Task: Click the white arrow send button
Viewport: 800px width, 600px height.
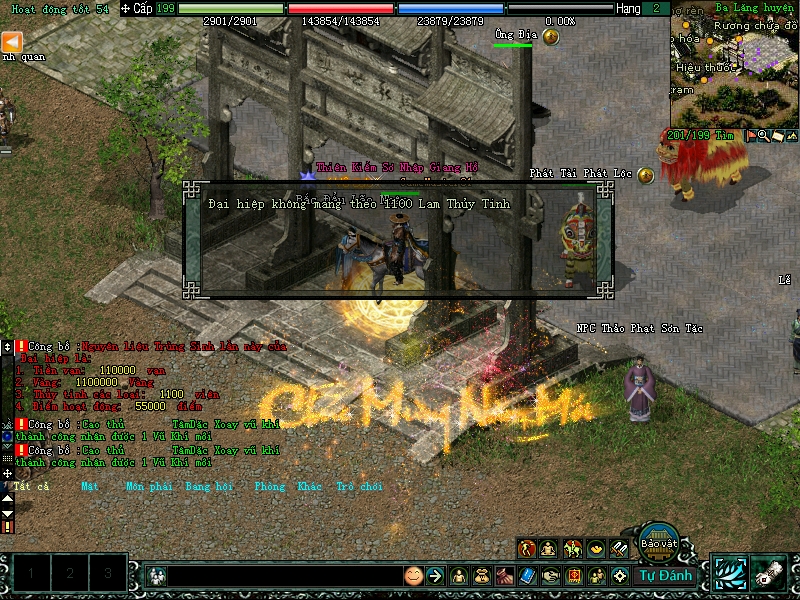Action: click(x=434, y=576)
